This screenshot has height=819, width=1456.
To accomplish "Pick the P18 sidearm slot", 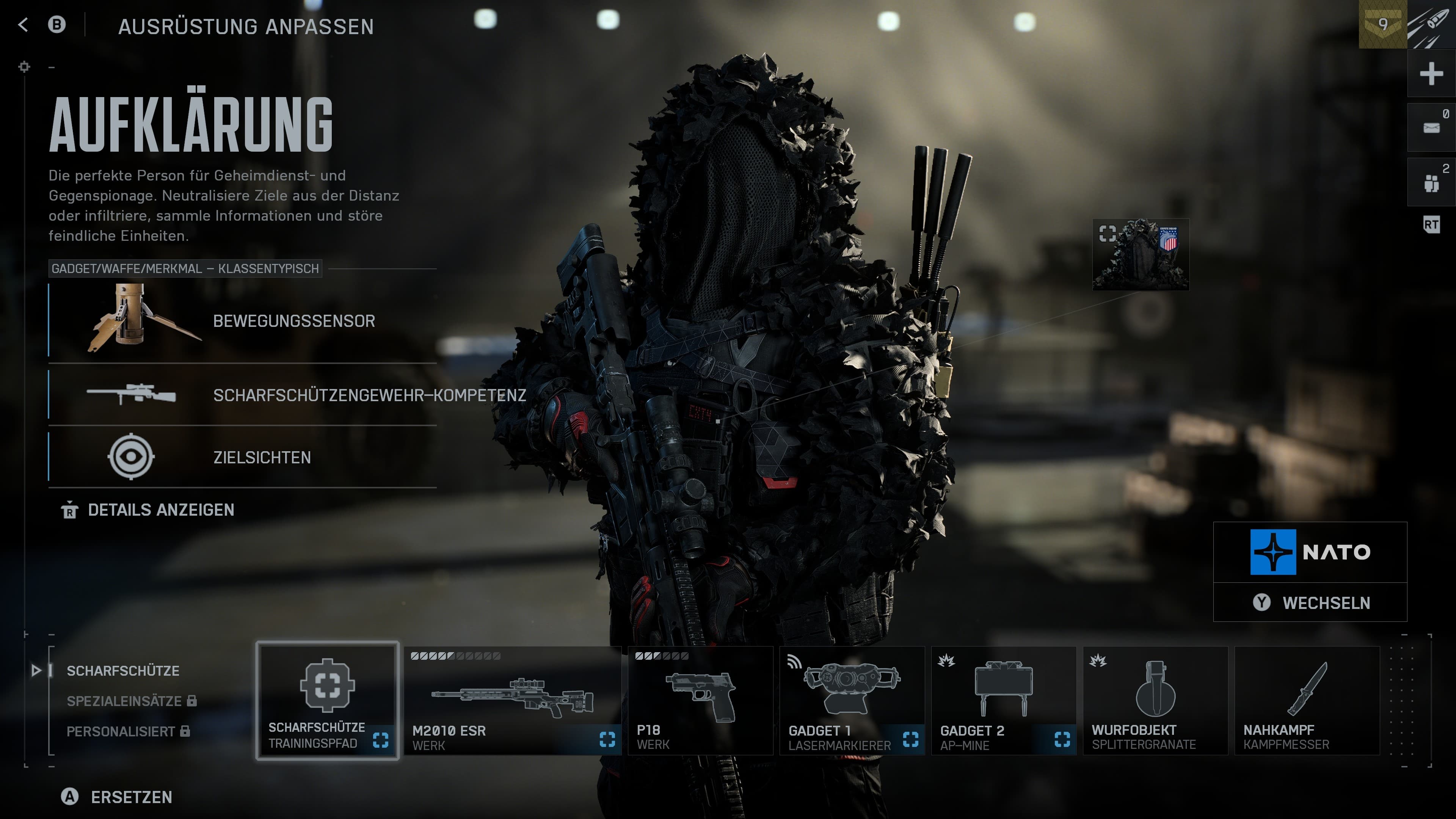I will coord(700,701).
